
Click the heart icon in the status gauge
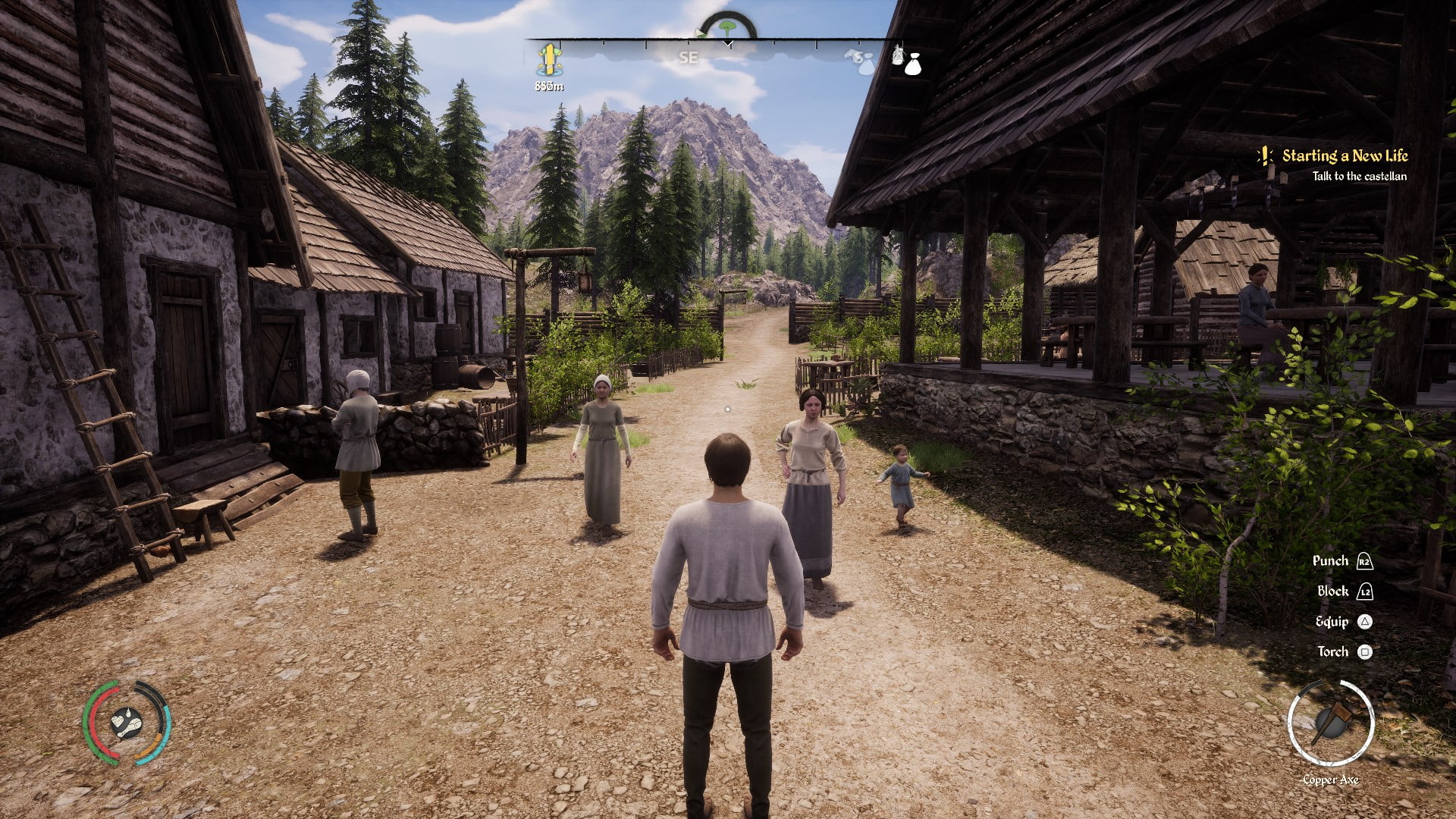pos(118,721)
